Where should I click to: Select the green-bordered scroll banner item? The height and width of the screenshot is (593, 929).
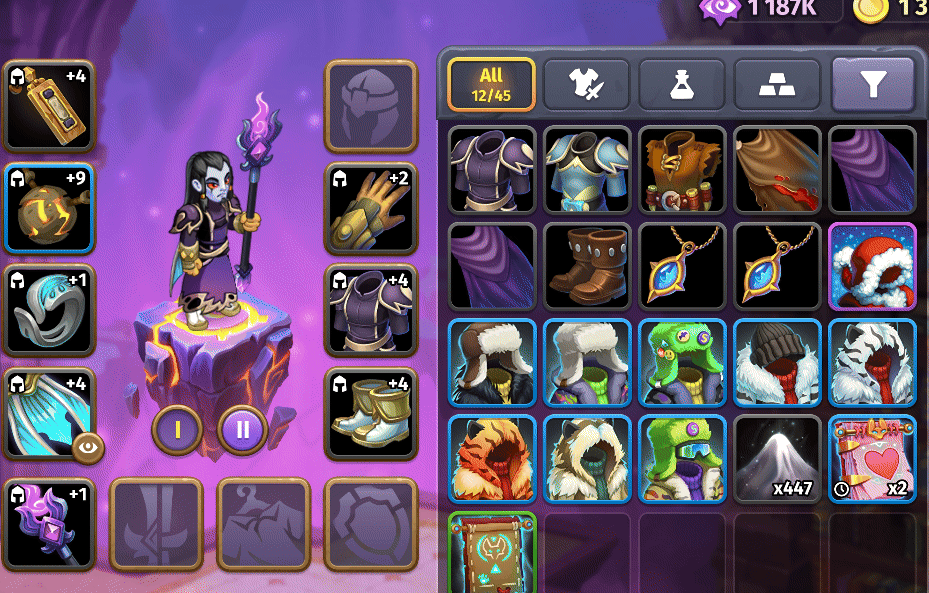pos(491,552)
